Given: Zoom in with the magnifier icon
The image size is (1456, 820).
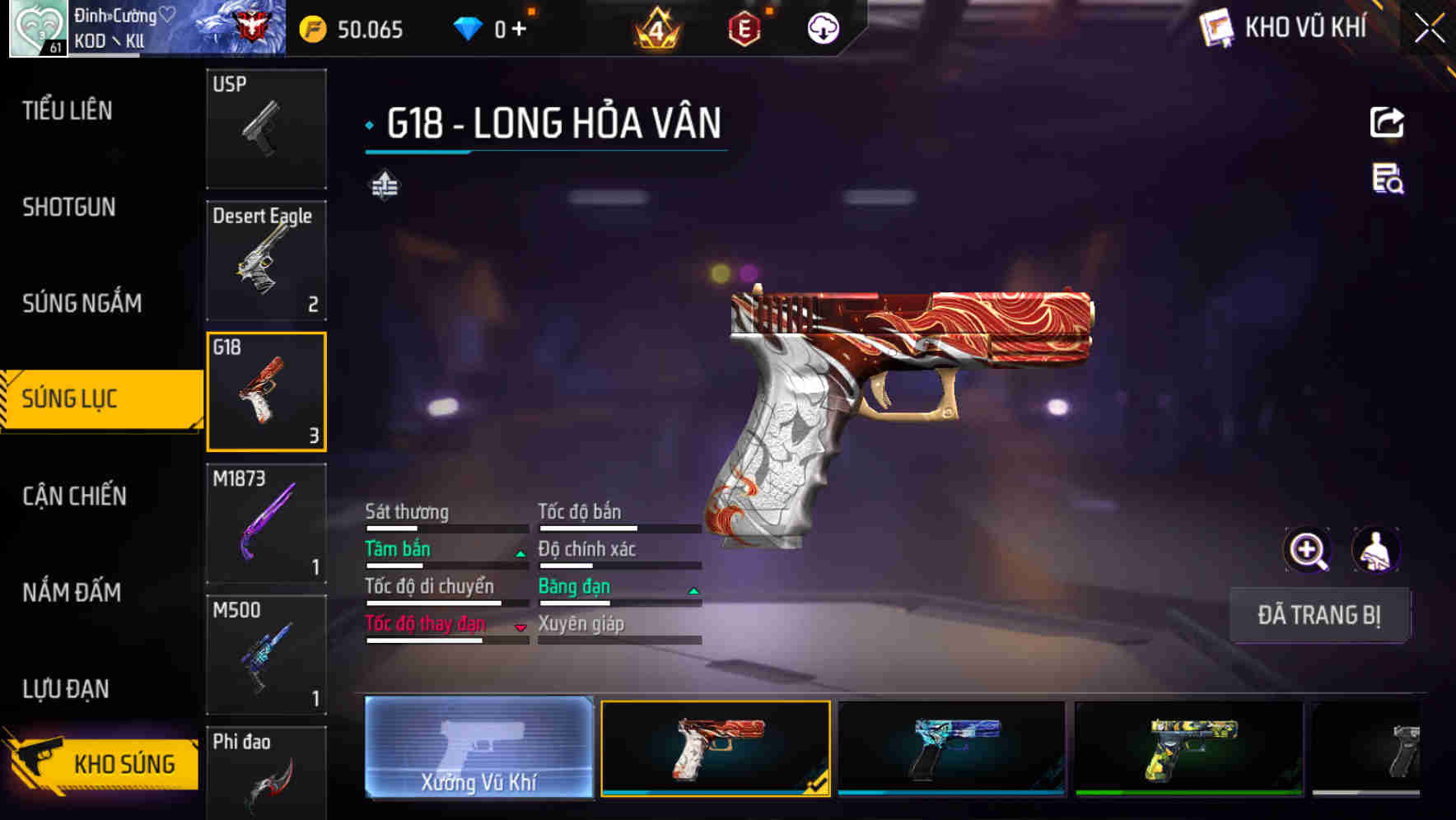Looking at the screenshot, I should click(1308, 550).
